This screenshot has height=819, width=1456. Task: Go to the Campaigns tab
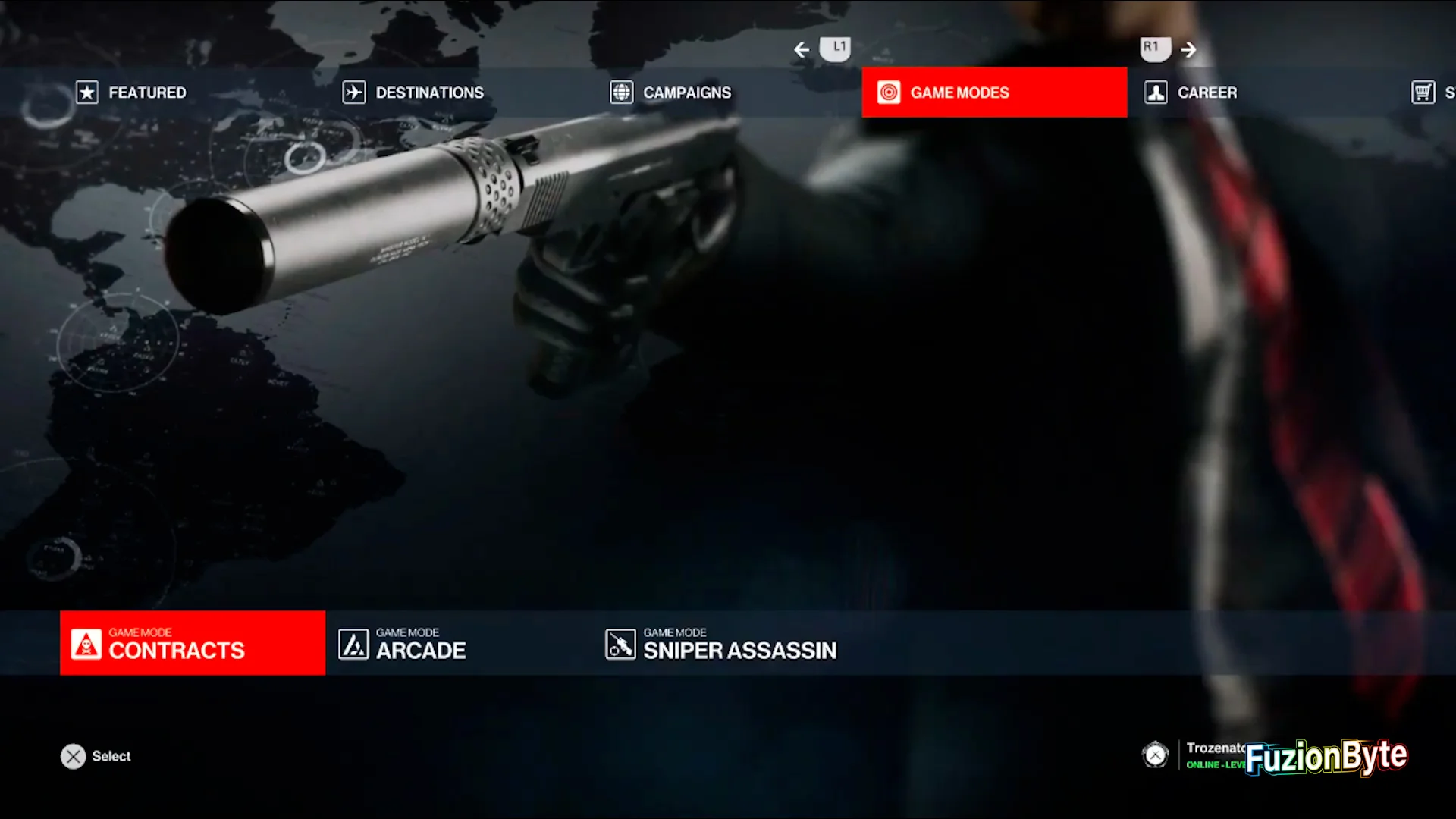[672, 93]
